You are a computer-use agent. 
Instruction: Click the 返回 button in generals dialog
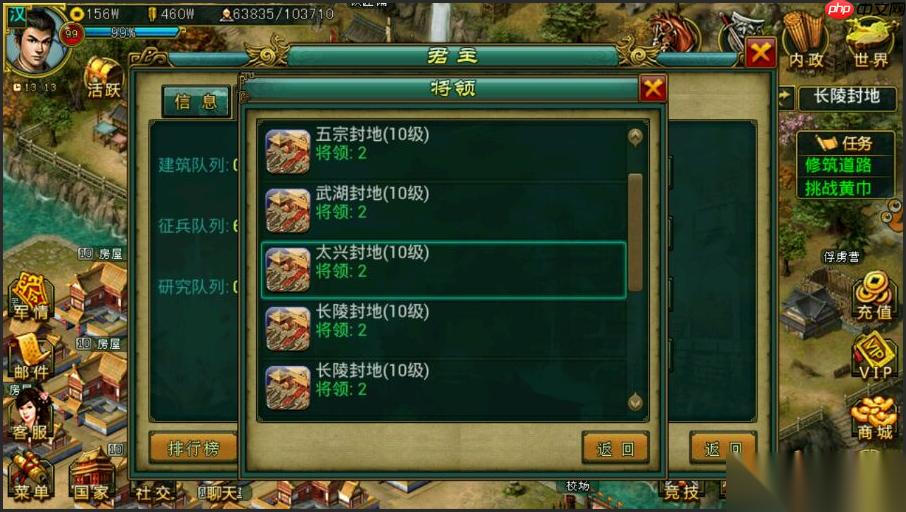pyautogui.click(x=615, y=449)
